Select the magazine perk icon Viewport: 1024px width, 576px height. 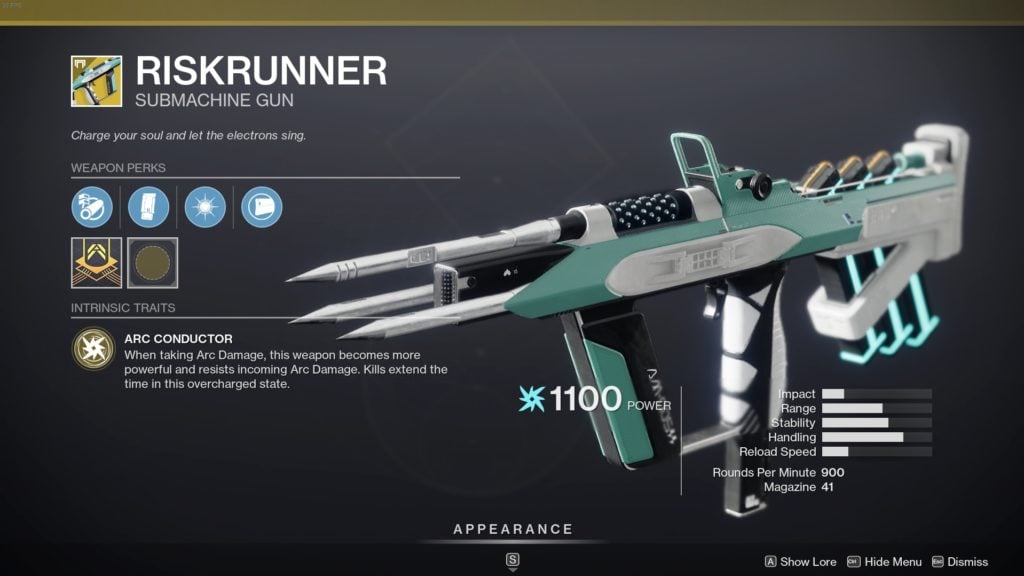(x=148, y=207)
